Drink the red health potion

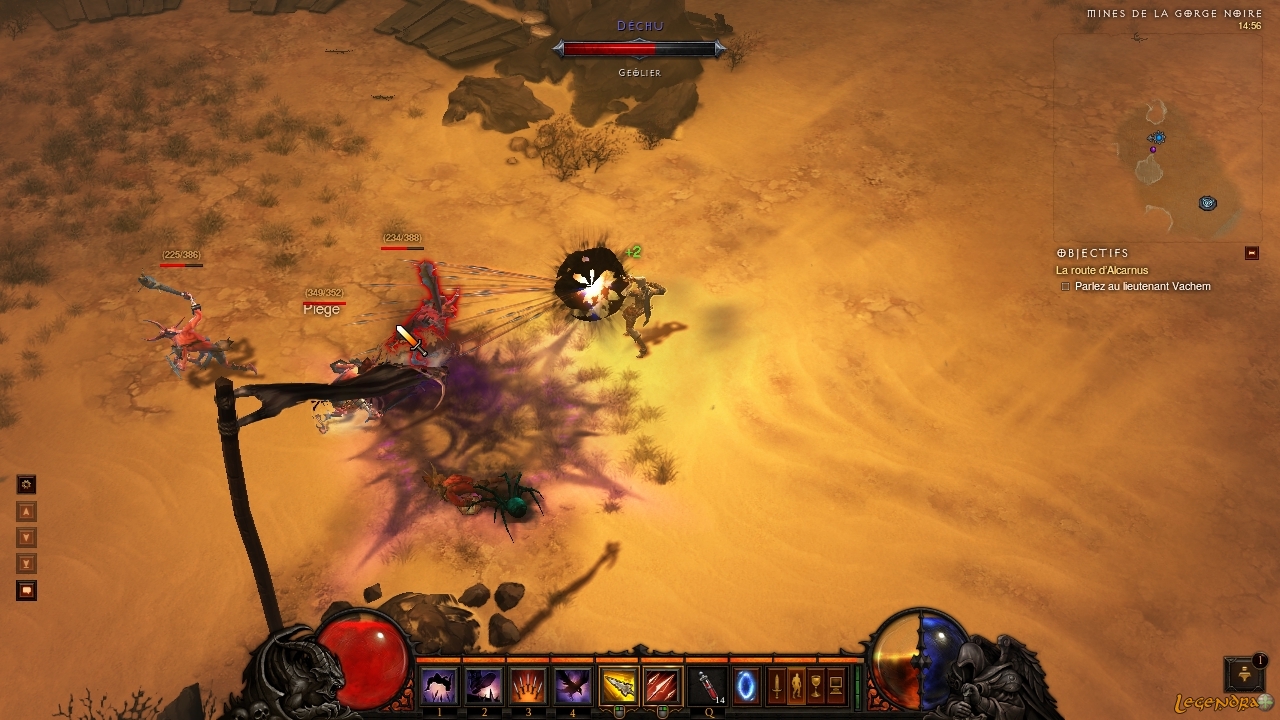click(707, 686)
